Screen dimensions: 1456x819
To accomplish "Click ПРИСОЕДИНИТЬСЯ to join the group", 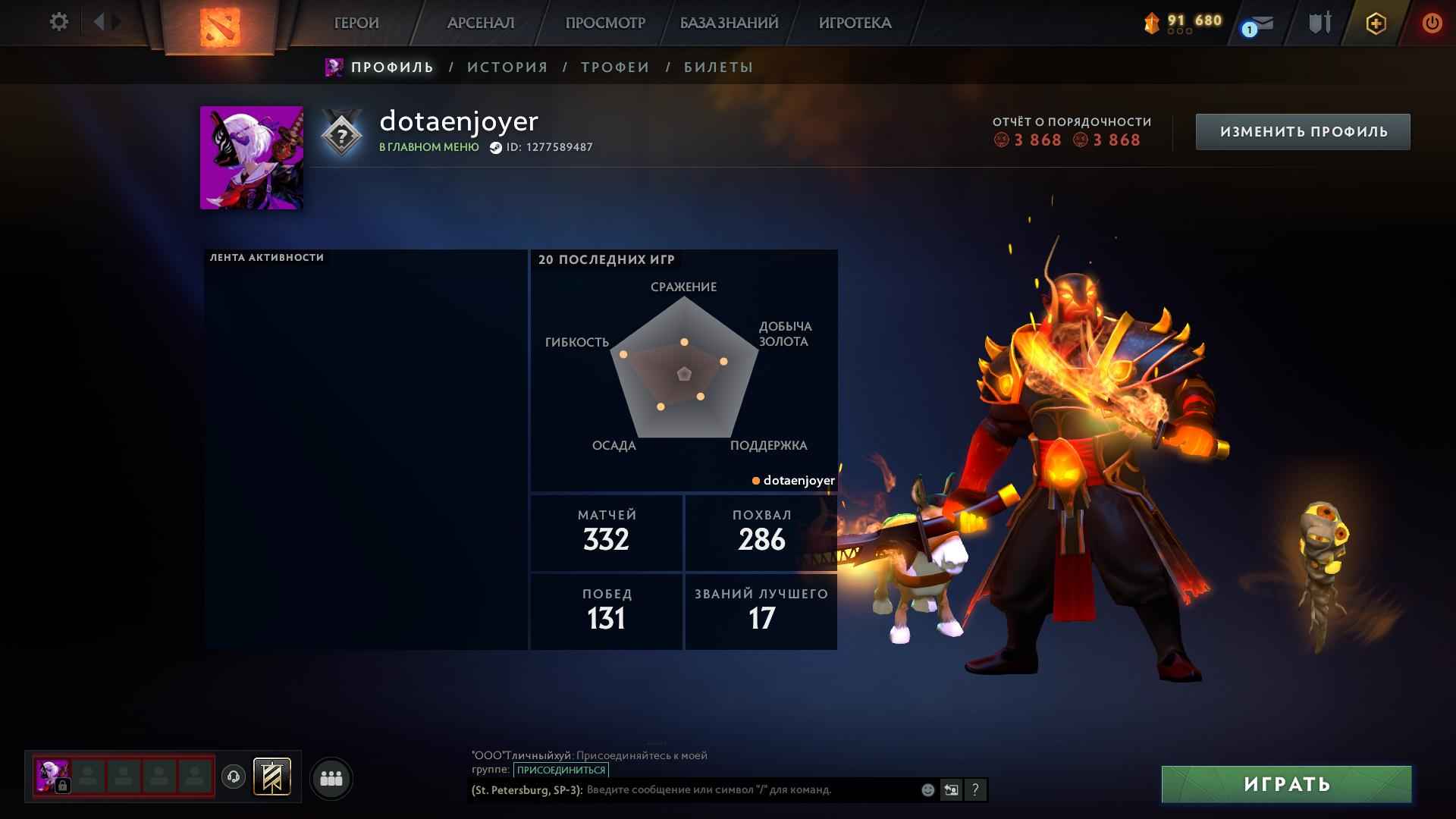I will click(x=560, y=770).
